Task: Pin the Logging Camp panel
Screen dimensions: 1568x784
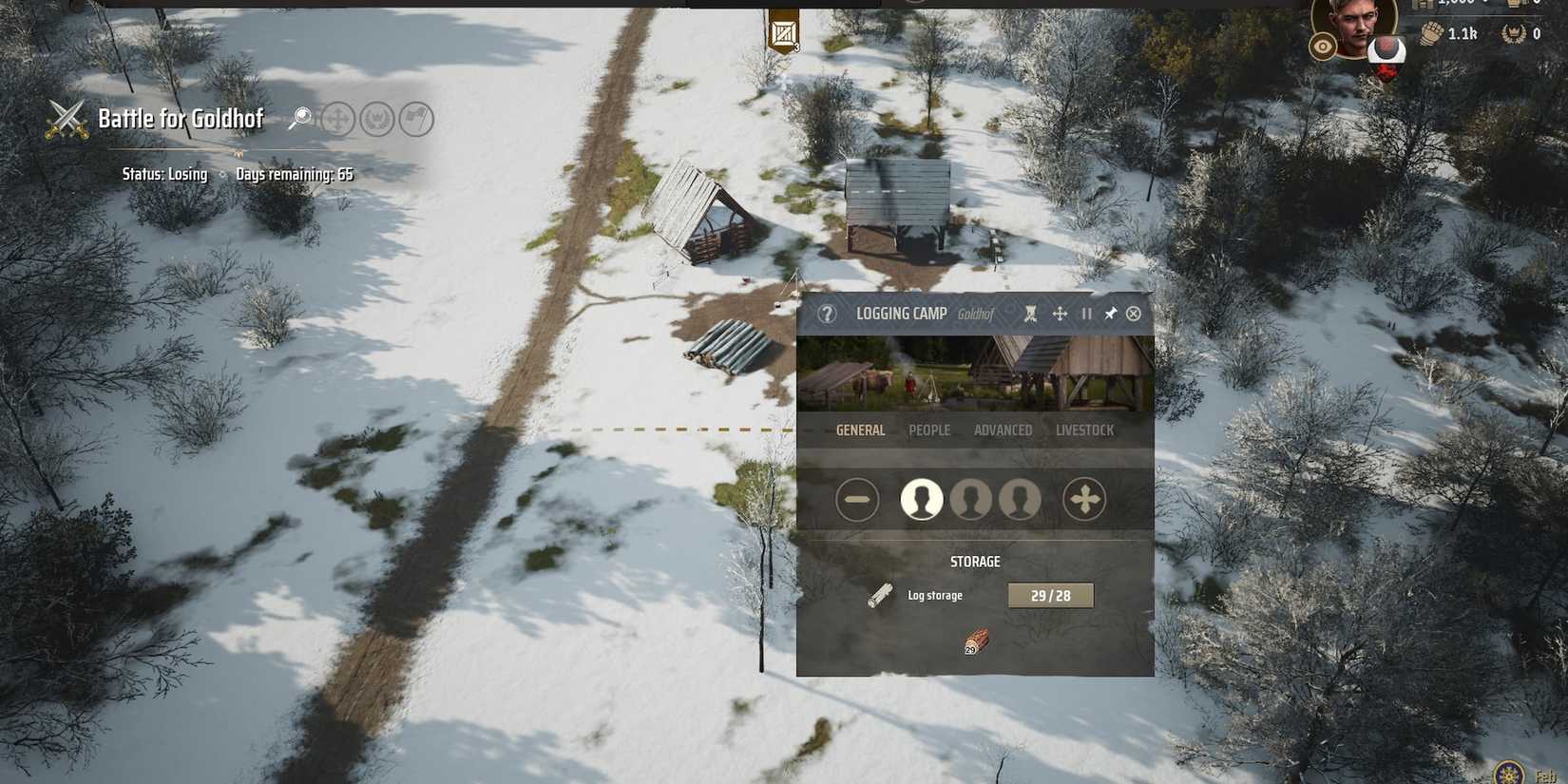Action: coord(1109,314)
